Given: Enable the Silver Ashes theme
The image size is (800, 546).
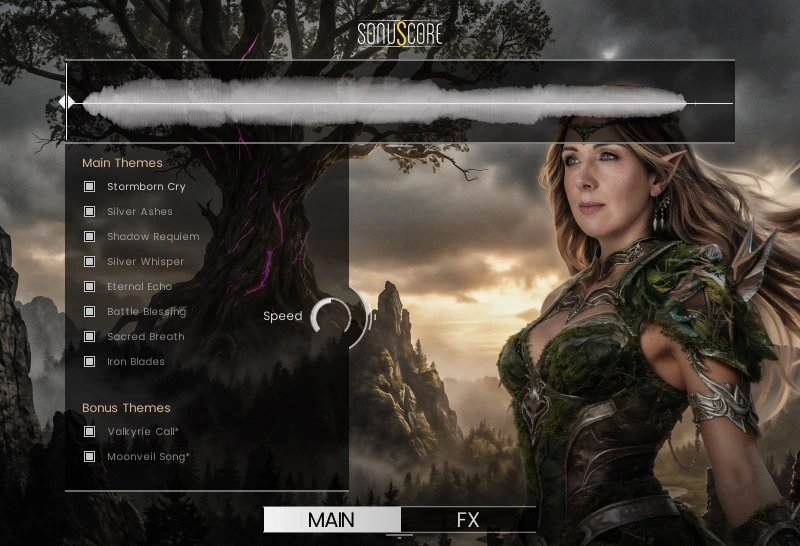Looking at the screenshot, I should pos(89,212).
